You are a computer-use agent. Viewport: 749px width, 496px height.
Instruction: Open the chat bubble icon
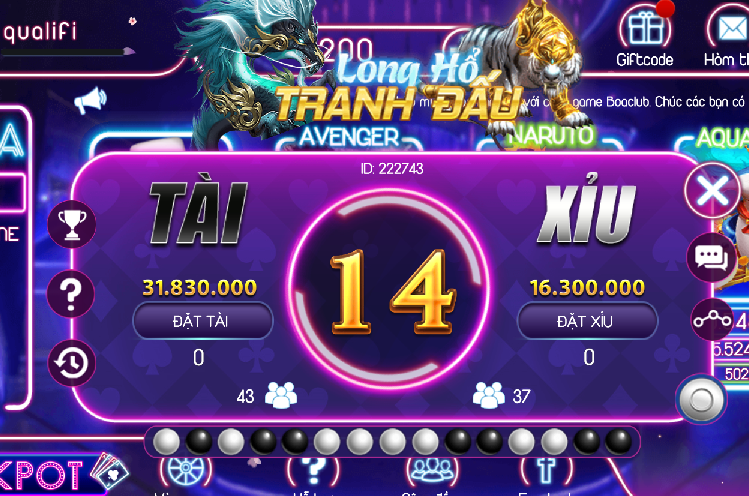coord(711,259)
